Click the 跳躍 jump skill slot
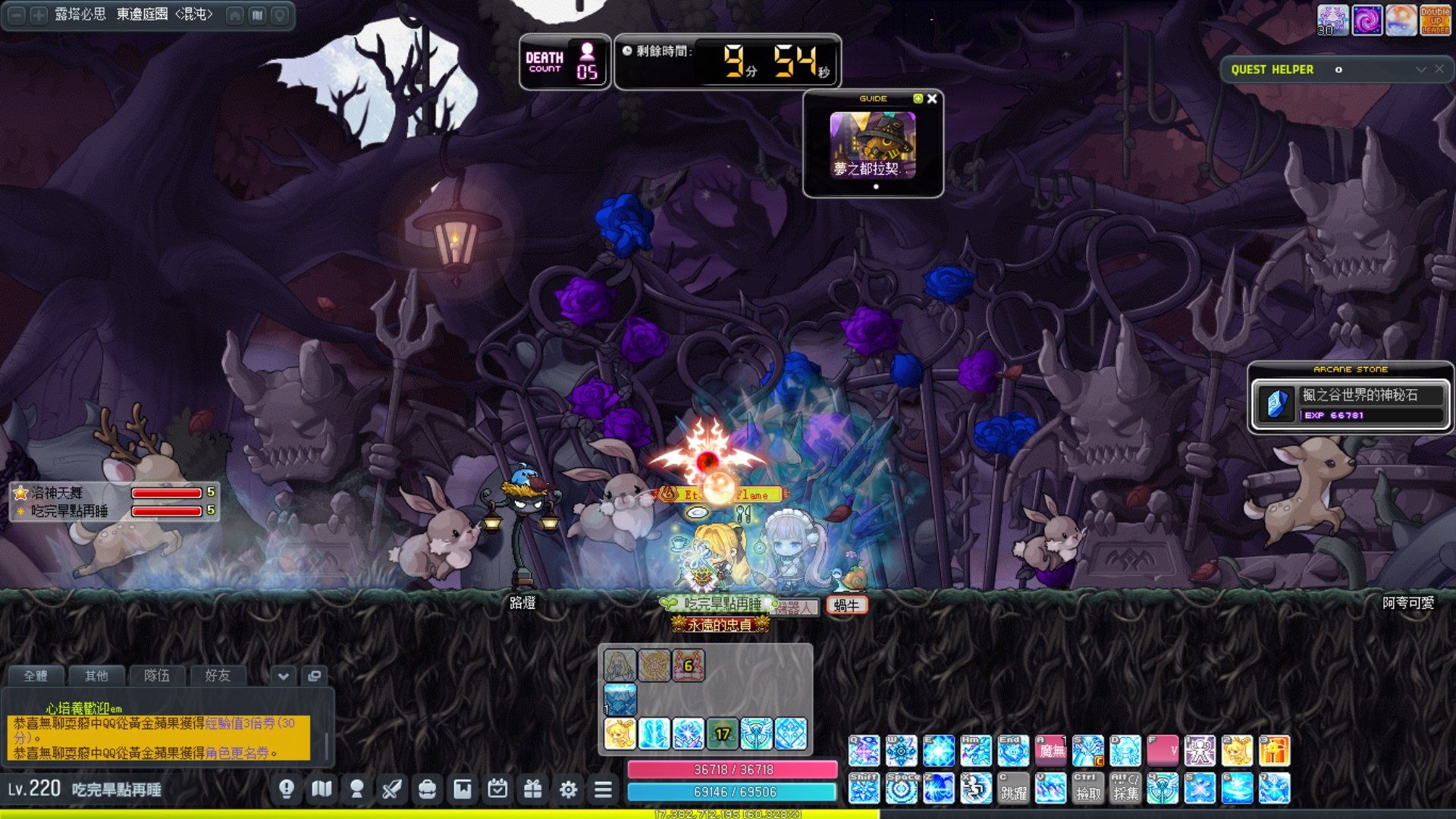This screenshot has height=819, width=1456. click(1013, 789)
